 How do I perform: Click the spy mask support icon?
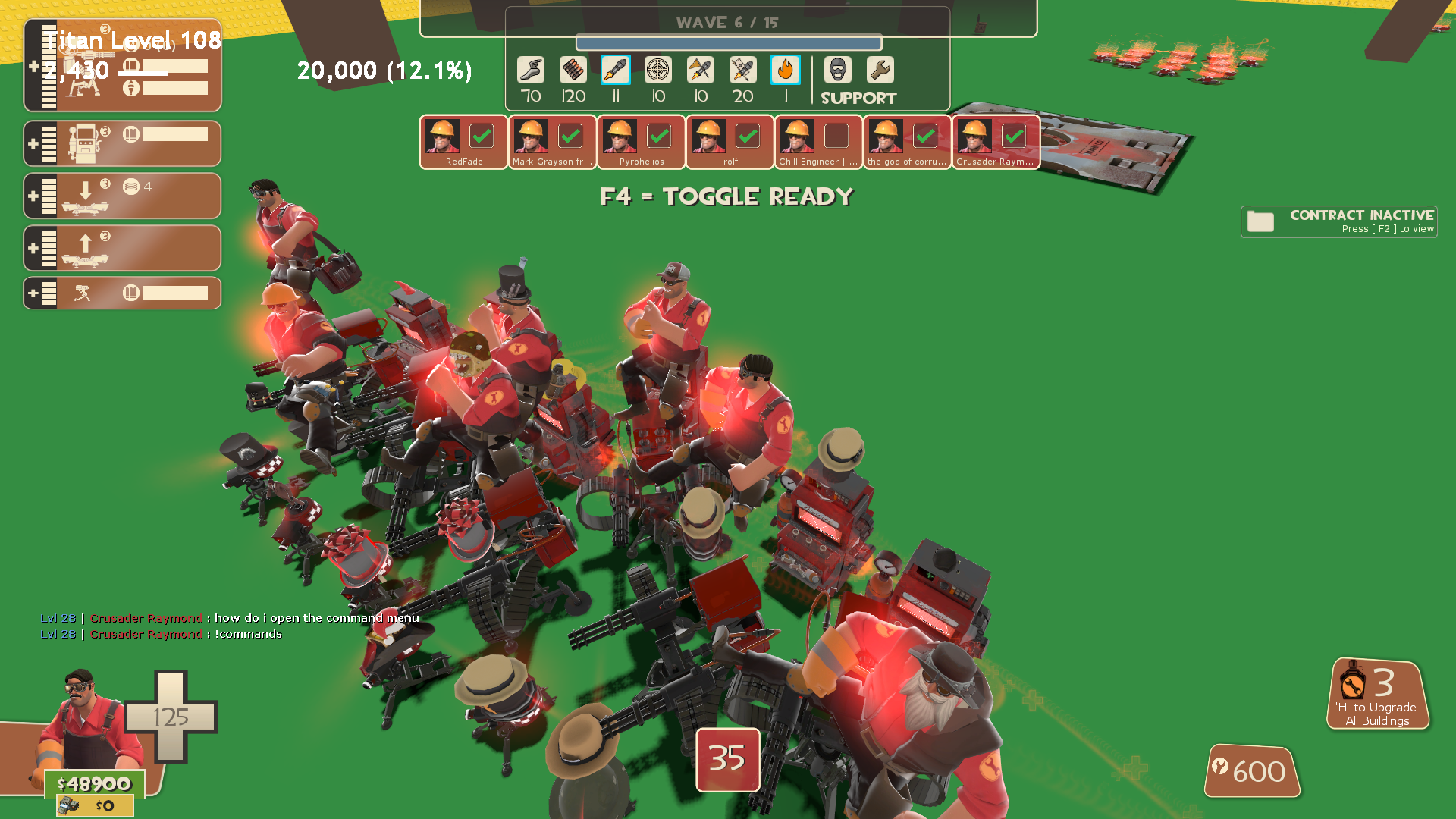point(838,71)
